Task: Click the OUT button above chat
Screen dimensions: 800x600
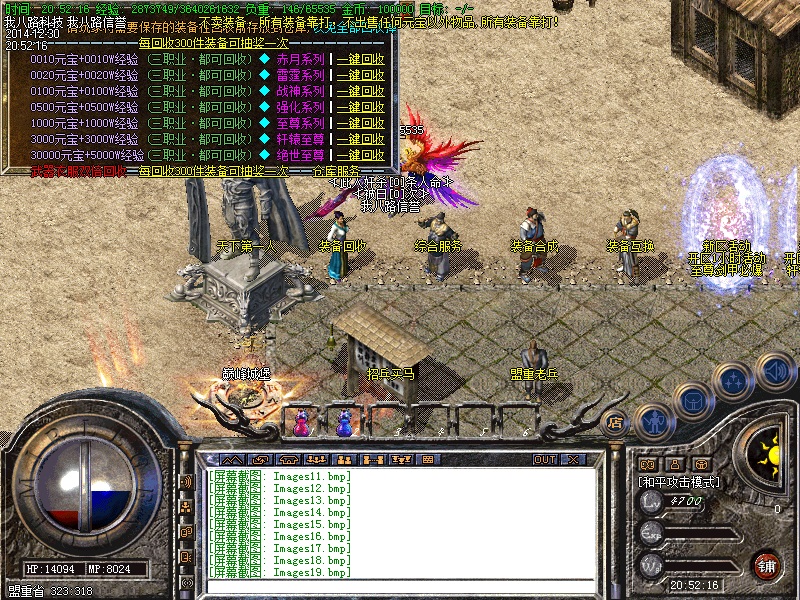Action: (x=545, y=459)
